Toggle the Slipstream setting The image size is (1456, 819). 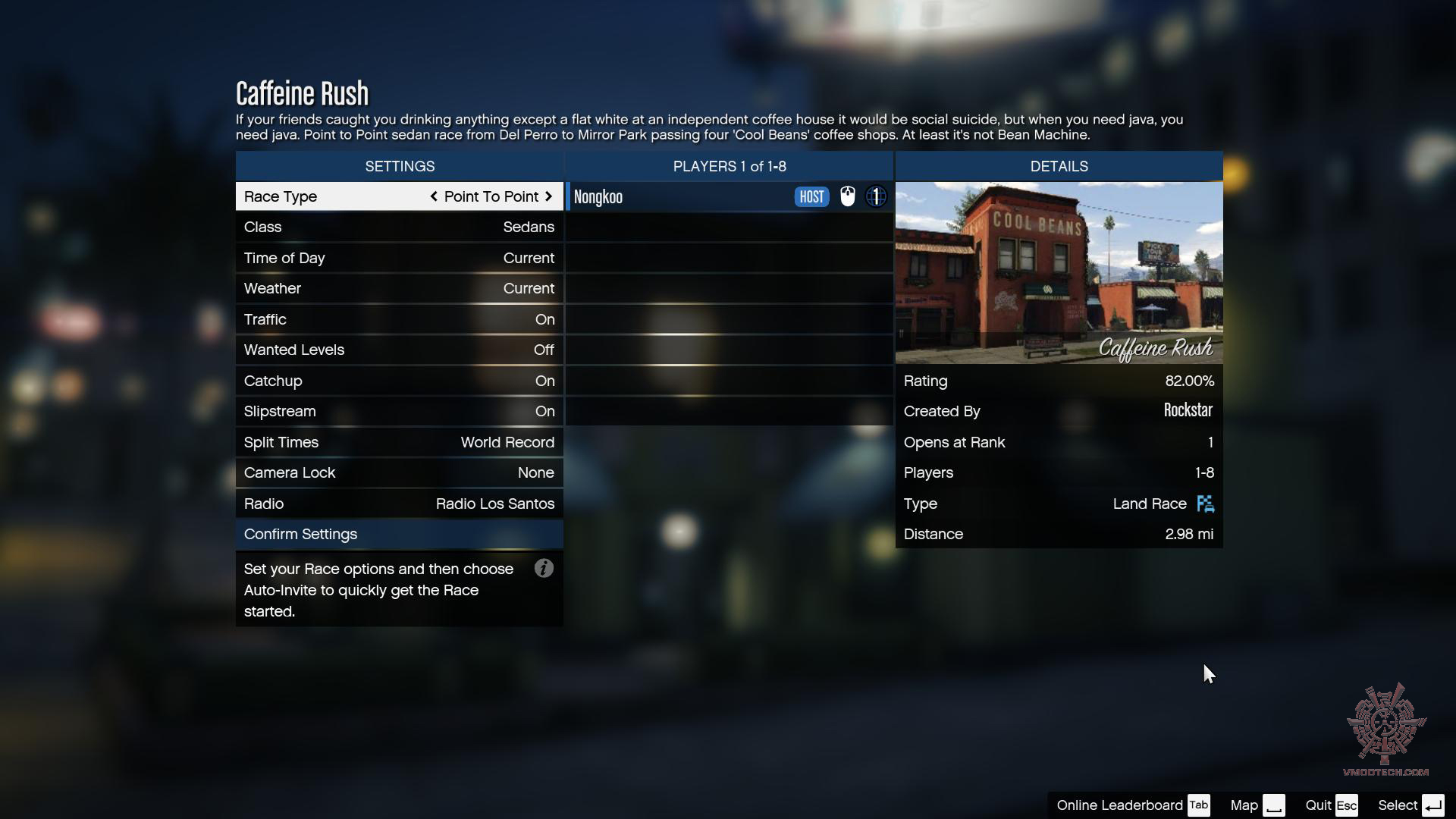[x=399, y=412]
